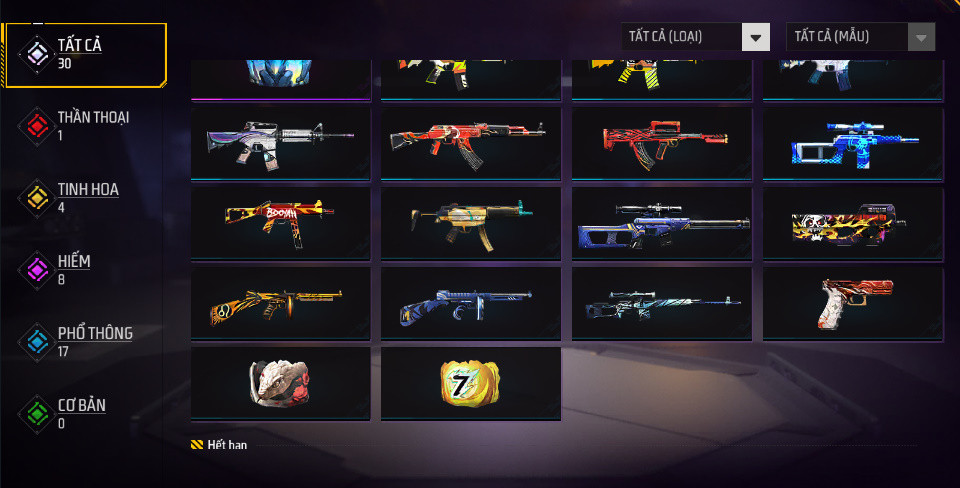Open the Tất Cả (Loại) dropdown

(x=695, y=37)
